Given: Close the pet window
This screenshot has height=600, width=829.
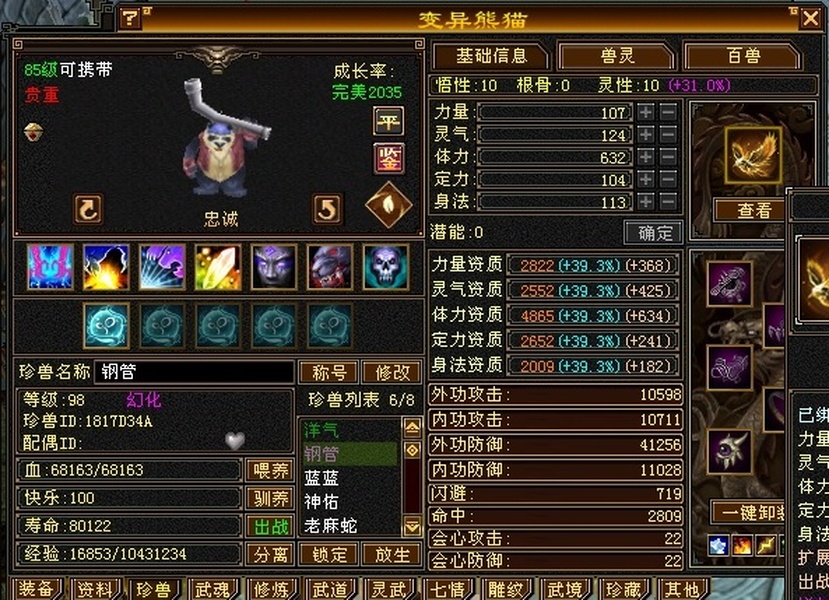Looking at the screenshot, I should tap(810, 17).
